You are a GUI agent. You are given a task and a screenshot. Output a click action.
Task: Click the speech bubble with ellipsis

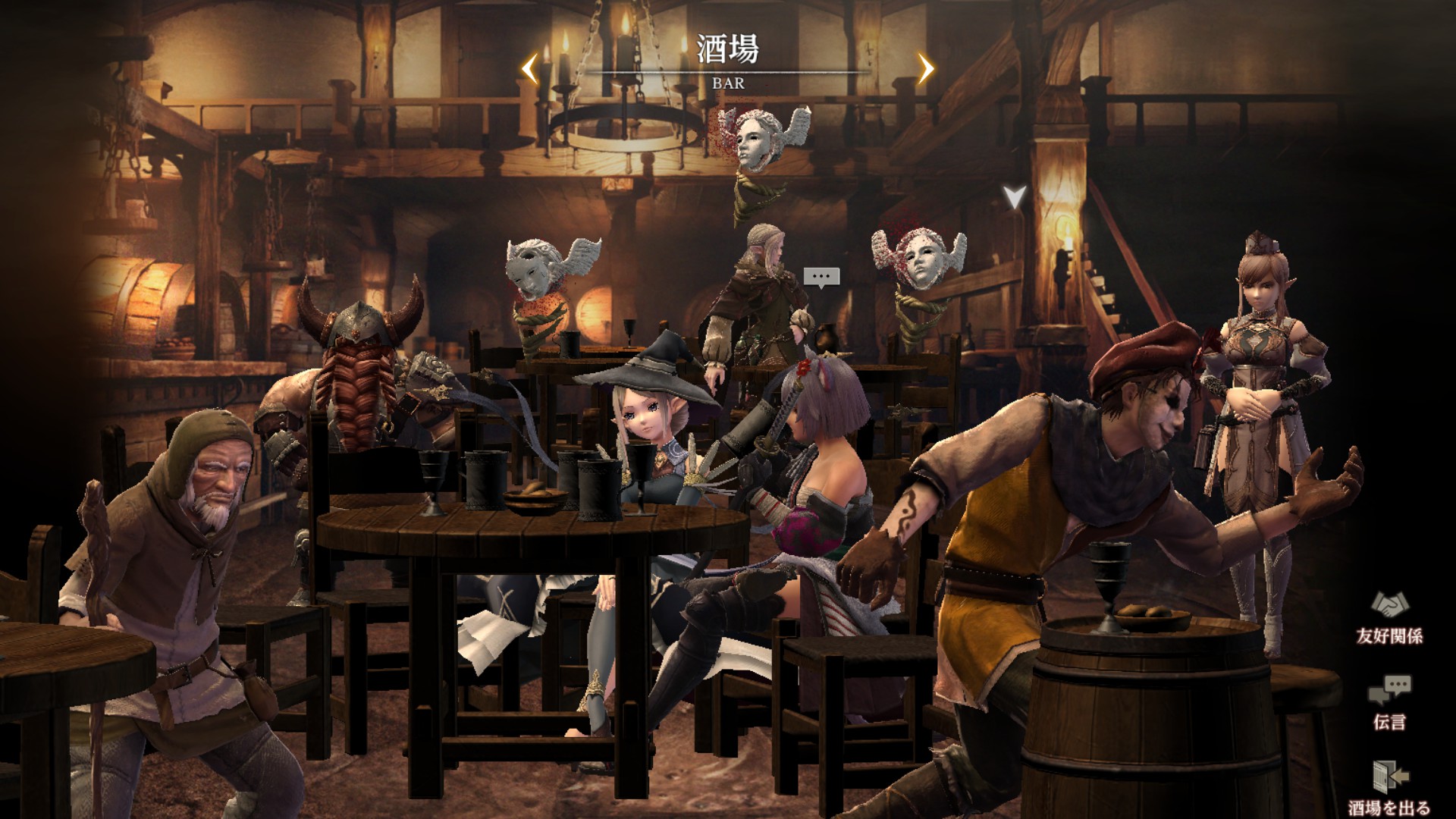point(821,277)
